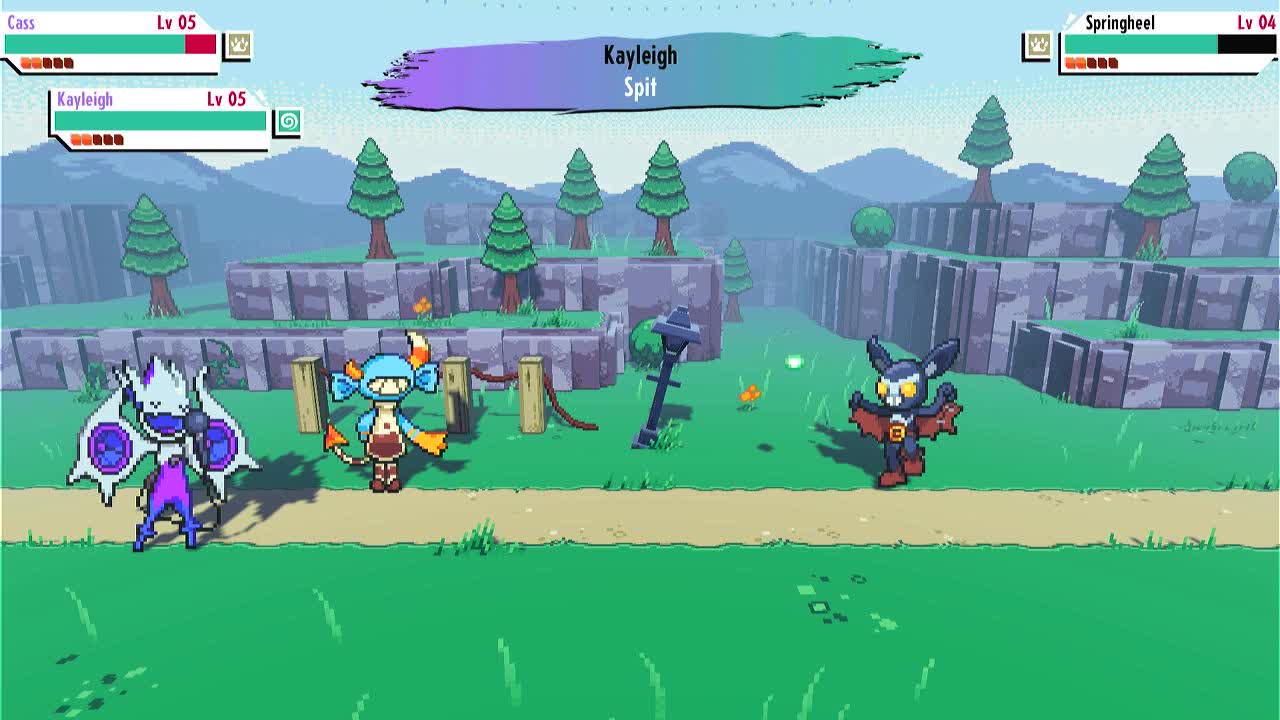Select the last dark AP pip under Kayleigh
The image size is (1280, 720).
(x=117, y=139)
